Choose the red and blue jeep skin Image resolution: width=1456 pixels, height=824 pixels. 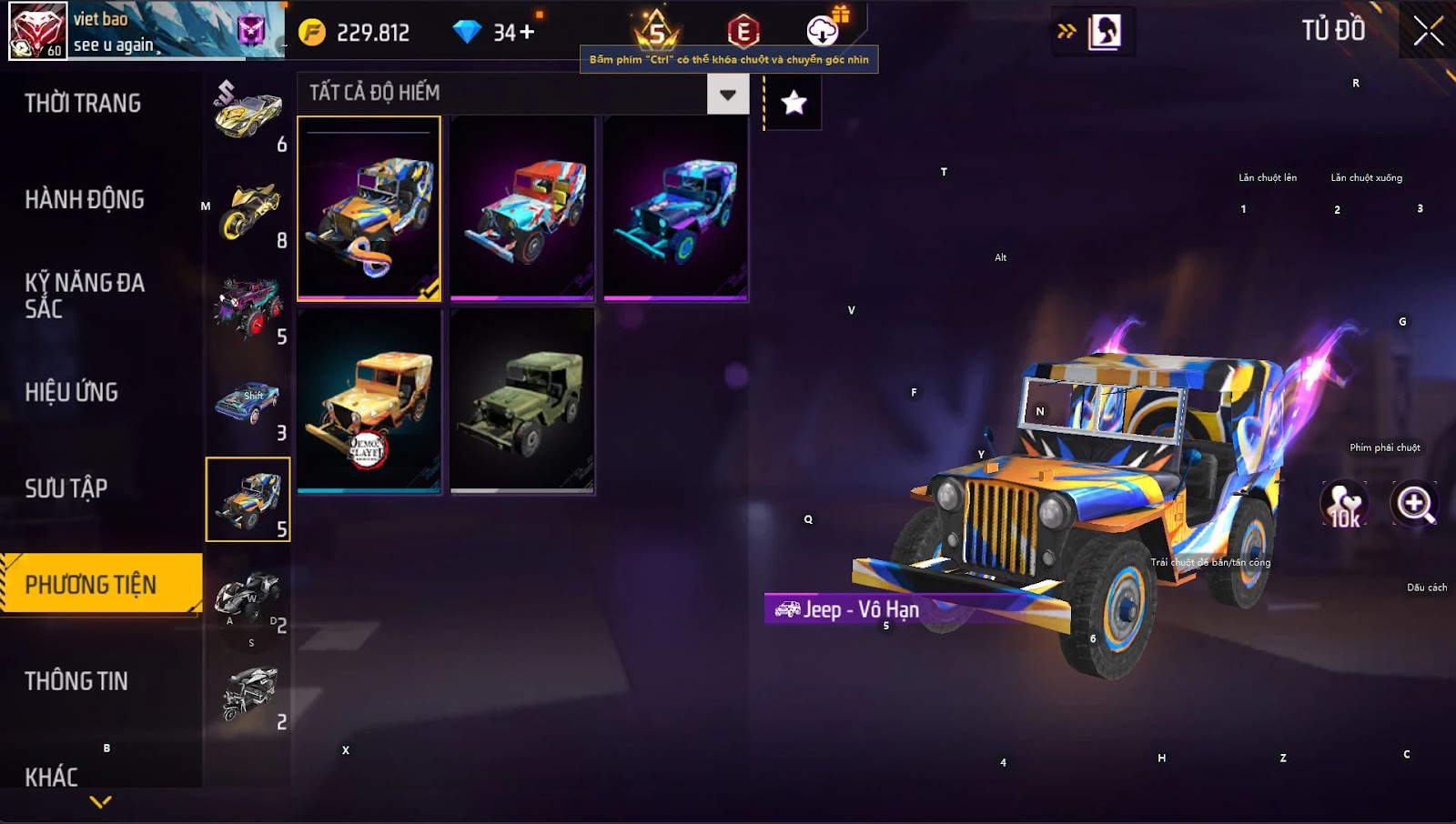point(522,208)
